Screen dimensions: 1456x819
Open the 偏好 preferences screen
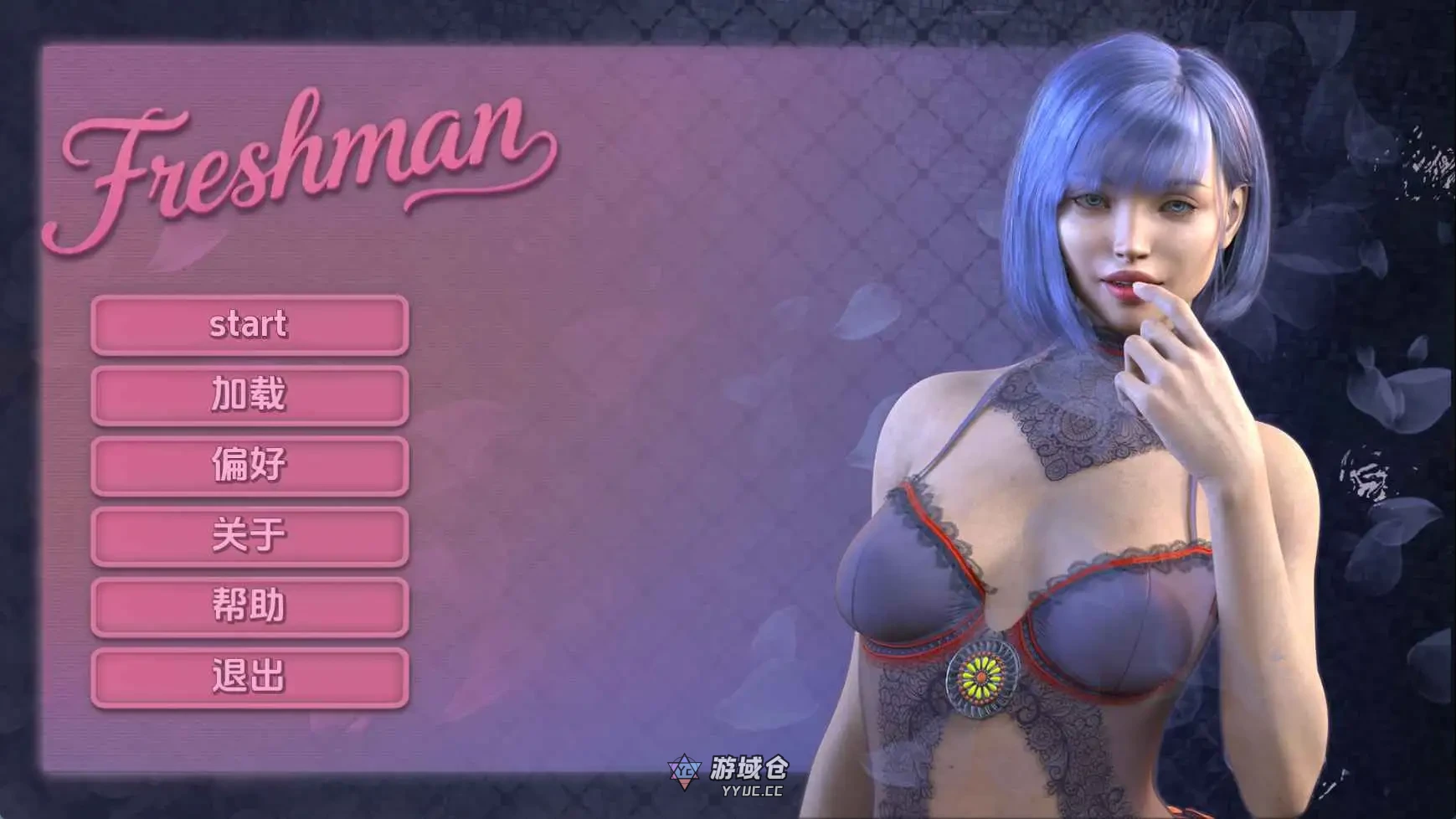(248, 466)
